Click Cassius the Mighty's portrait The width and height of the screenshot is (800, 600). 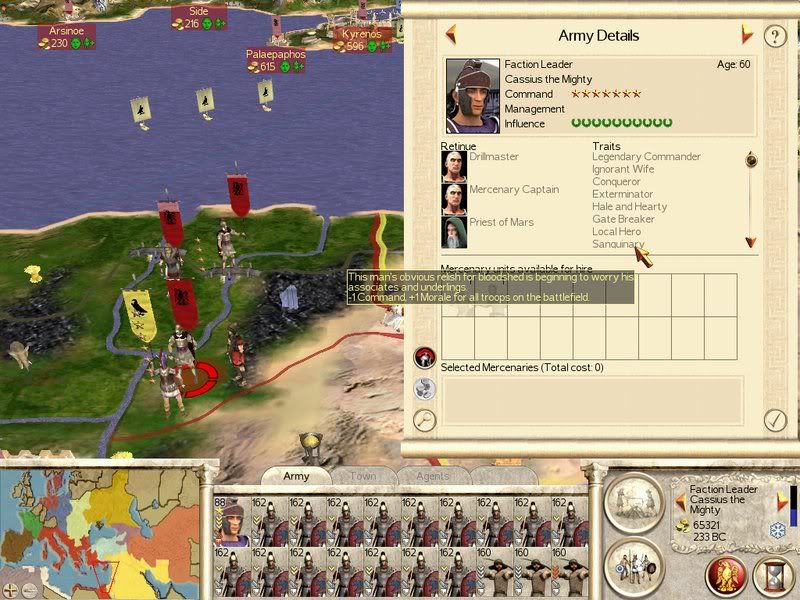(x=474, y=95)
